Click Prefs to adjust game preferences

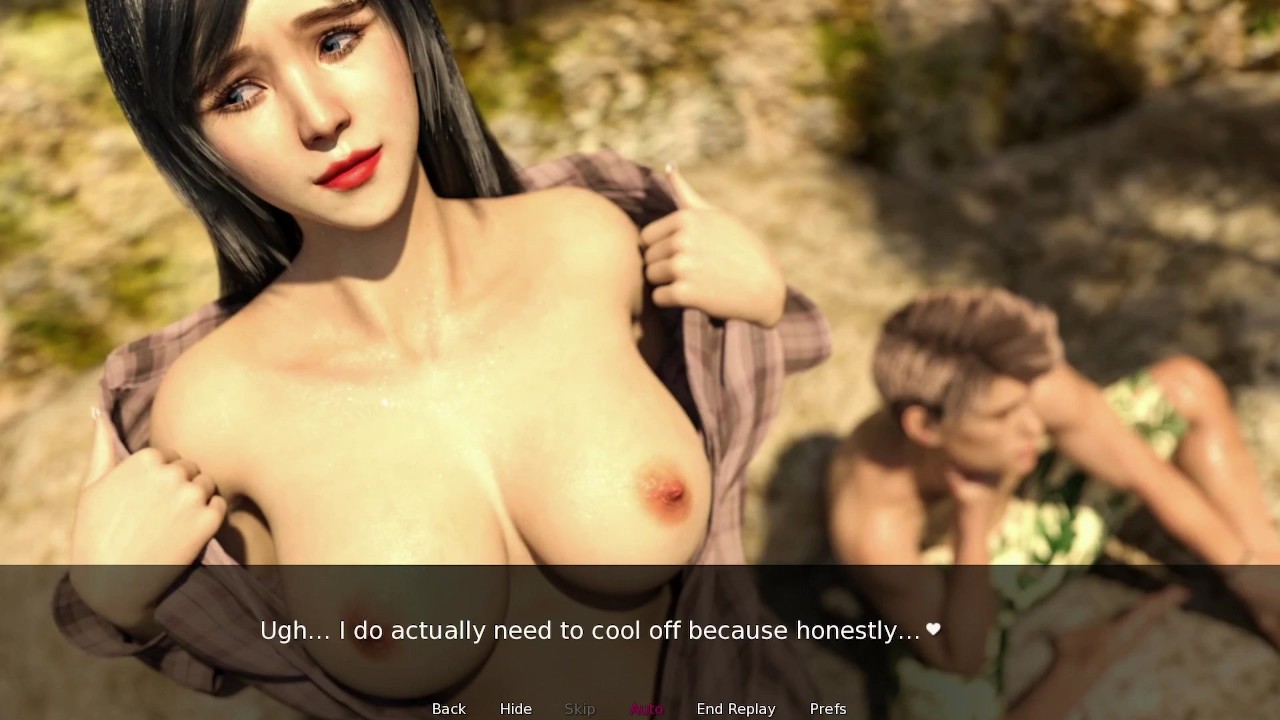[828, 709]
